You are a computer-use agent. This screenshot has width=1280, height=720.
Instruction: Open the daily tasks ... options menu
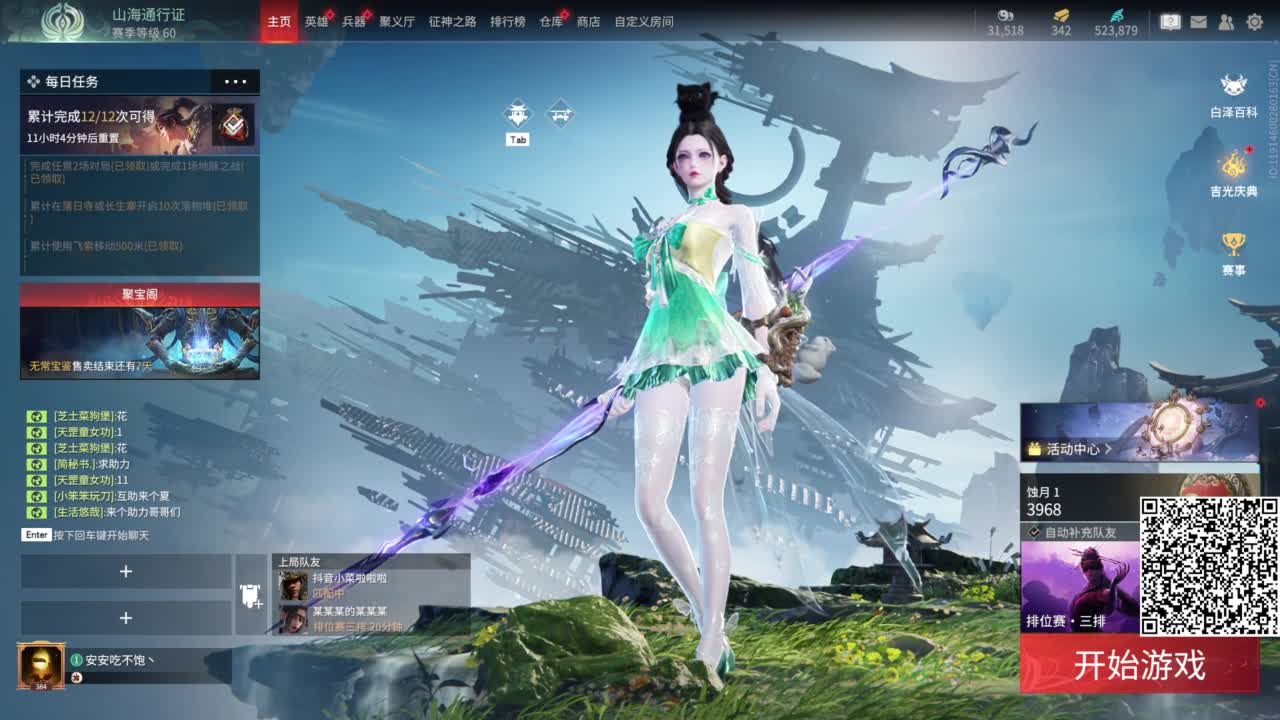click(x=232, y=81)
